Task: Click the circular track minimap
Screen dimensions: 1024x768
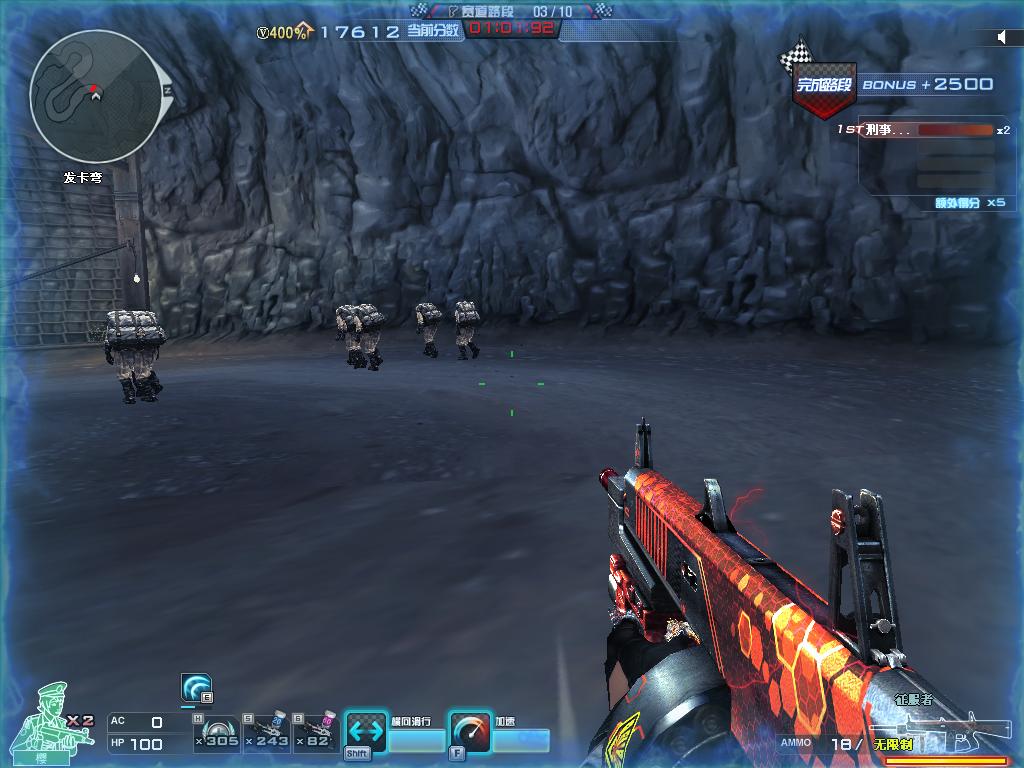Action: click(95, 97)
